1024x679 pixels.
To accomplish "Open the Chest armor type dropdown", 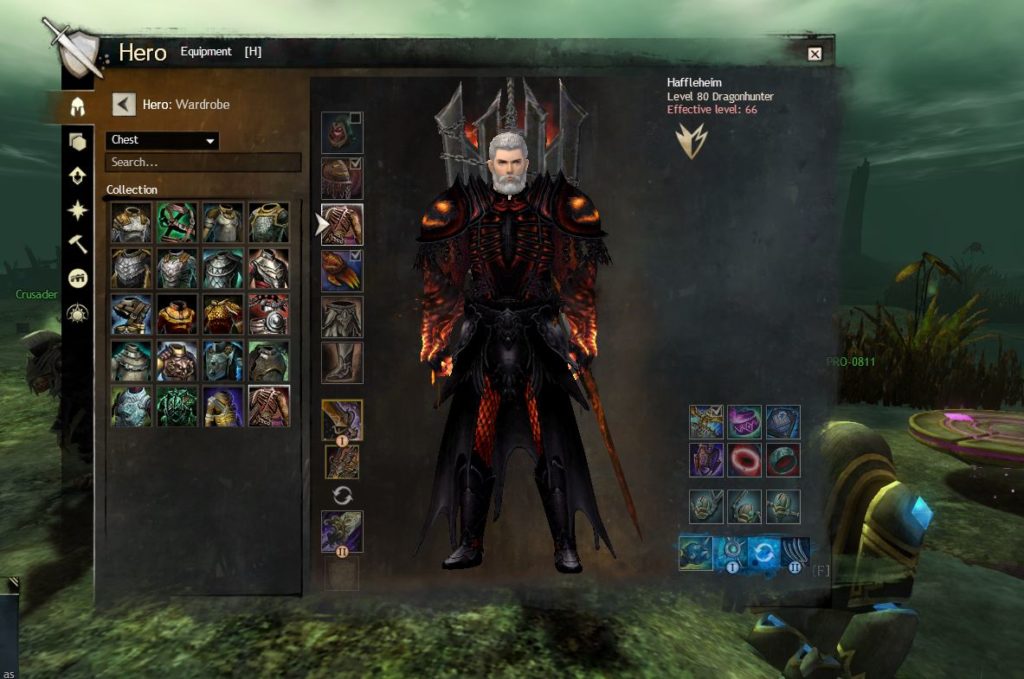I will pos(162,141).
